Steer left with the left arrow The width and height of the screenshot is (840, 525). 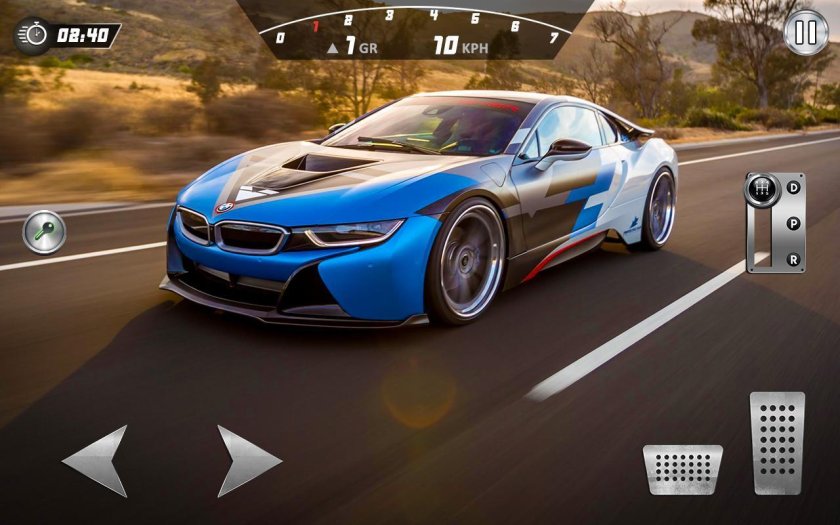[x=98, y=460]
